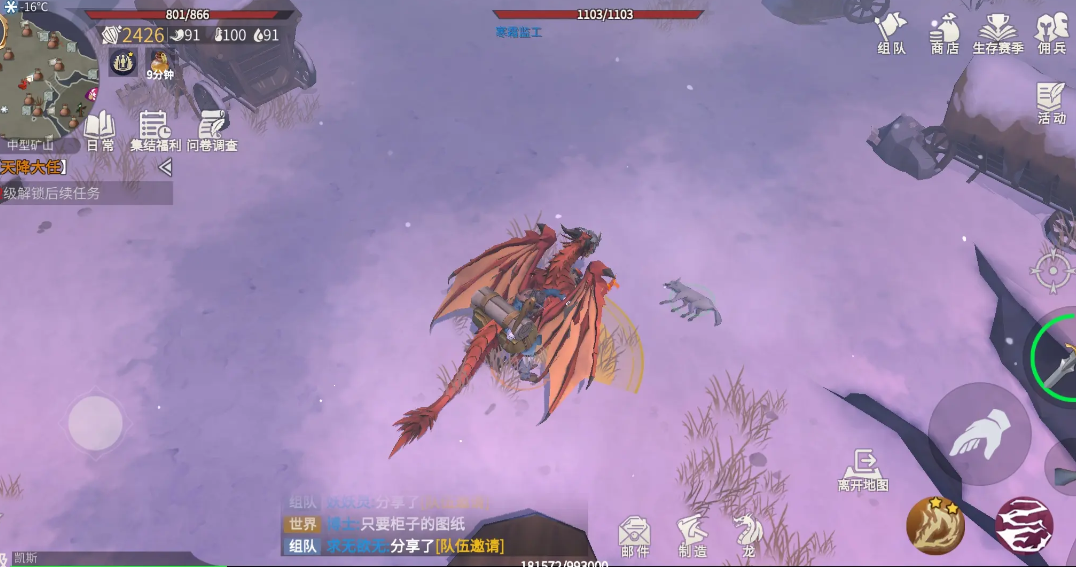Image resolution: width=1076 pixels, height=567 pixels.
Task: Open the 制造 crafting menu
Action: [x=692, y=535]
